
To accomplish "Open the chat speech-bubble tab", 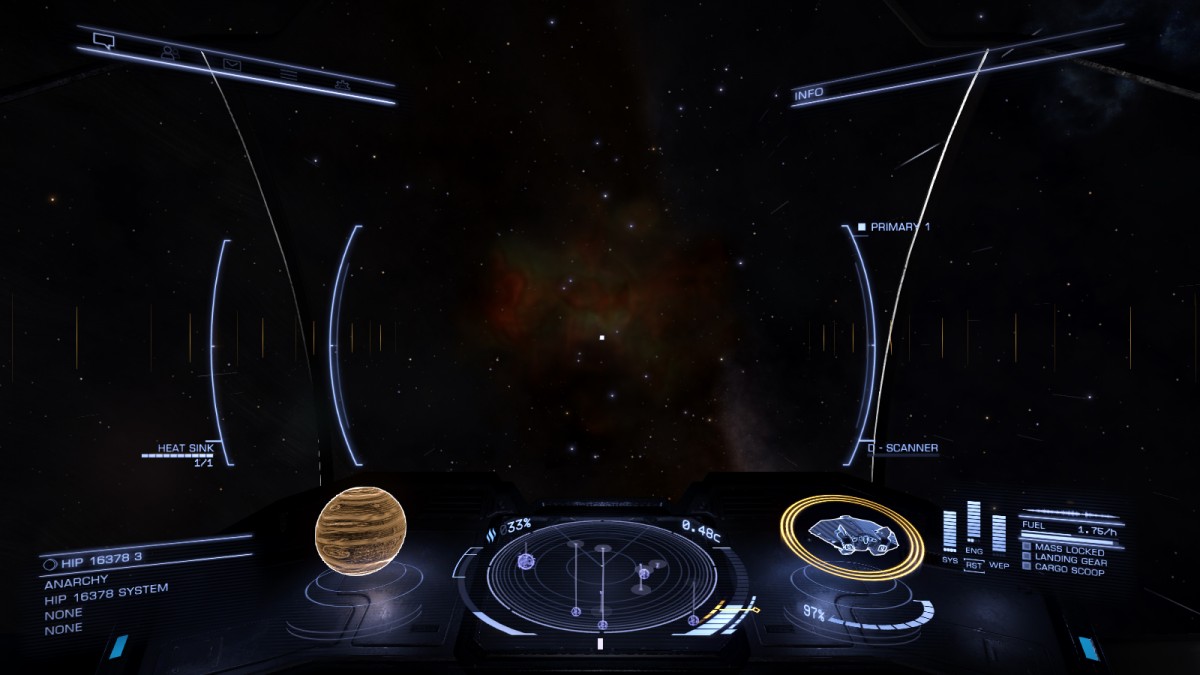I will click(x=103, y=41).
